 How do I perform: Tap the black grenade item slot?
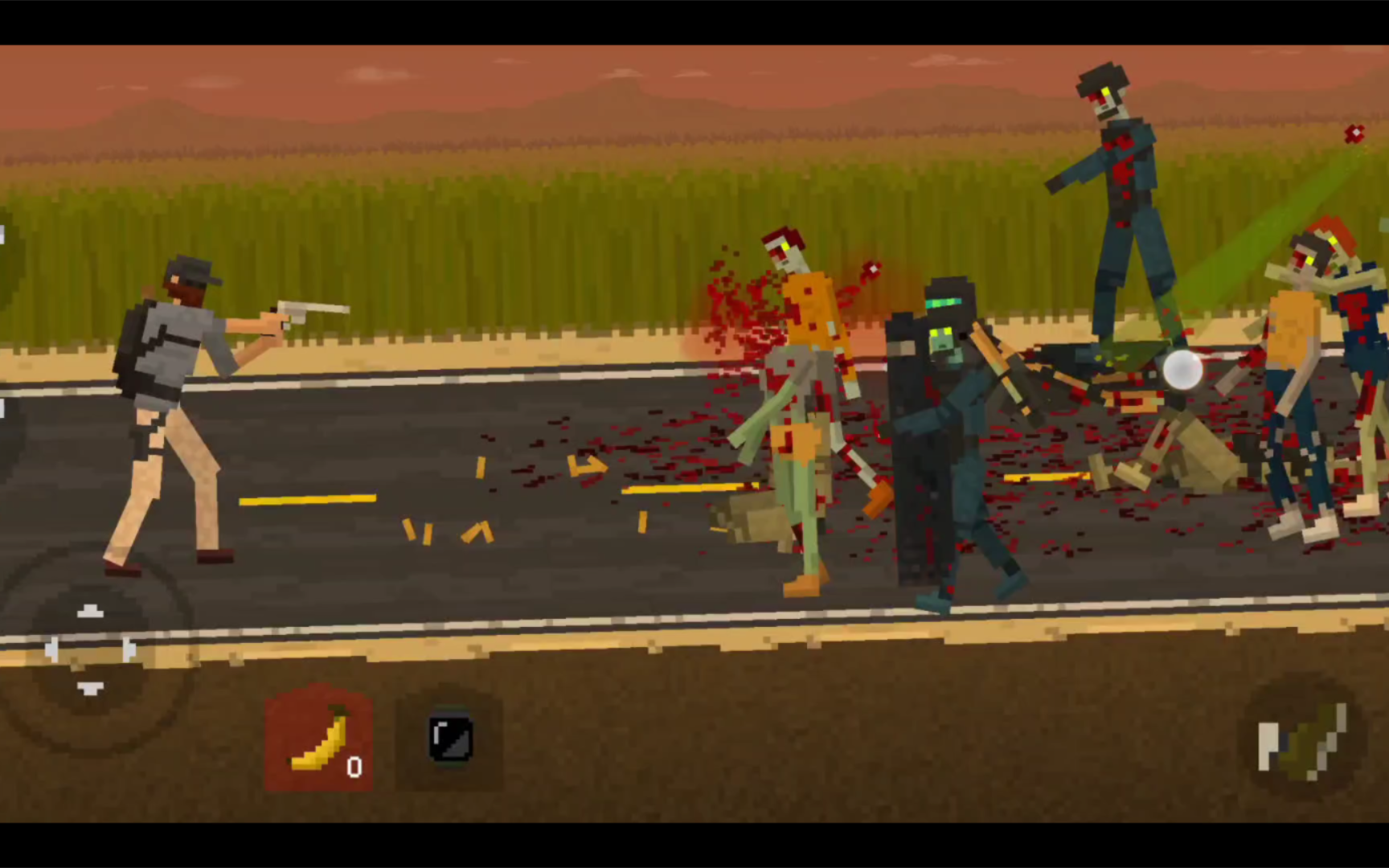(x=450, y=739)
